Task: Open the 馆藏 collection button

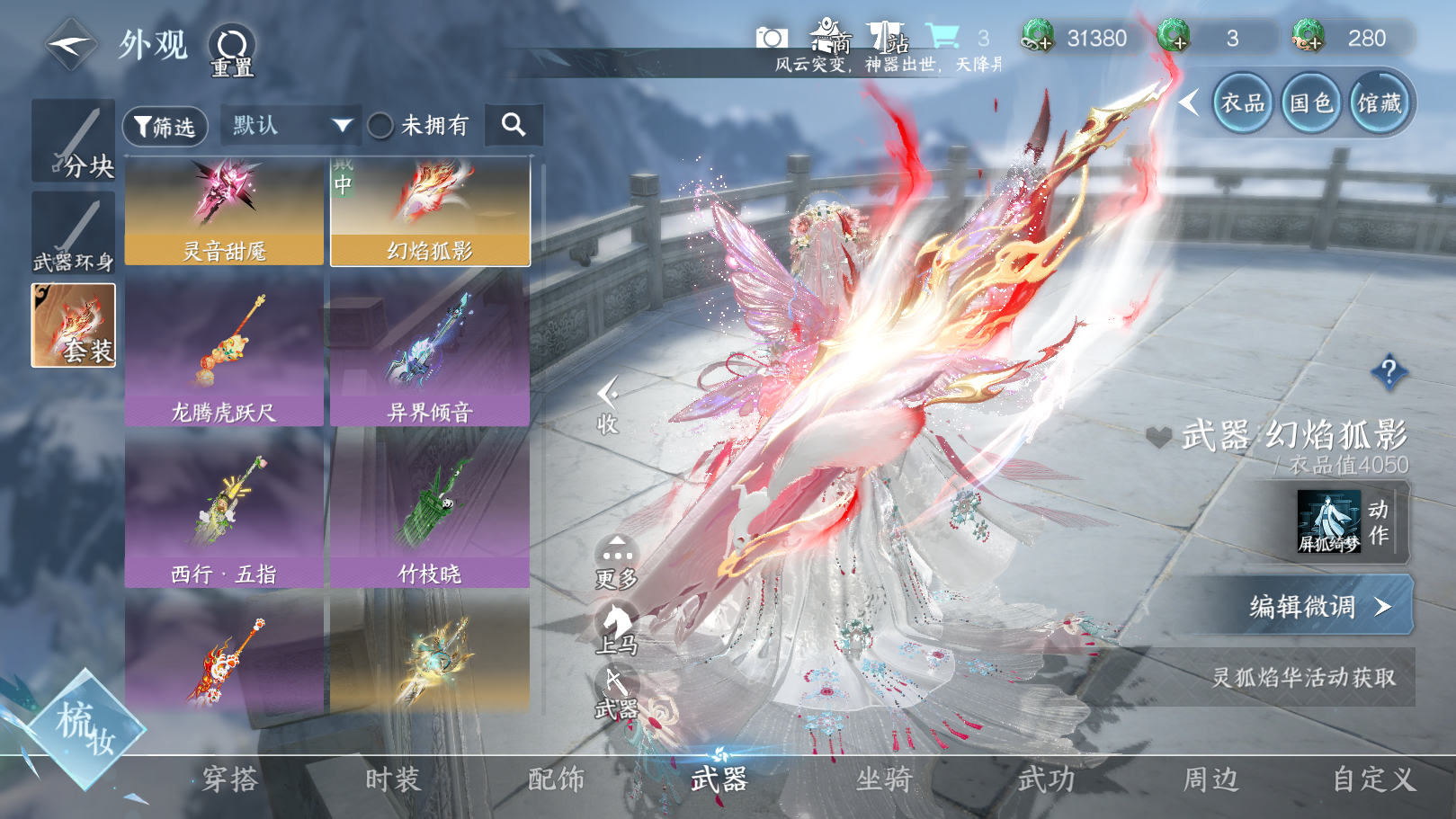Action: (1379, 103)
